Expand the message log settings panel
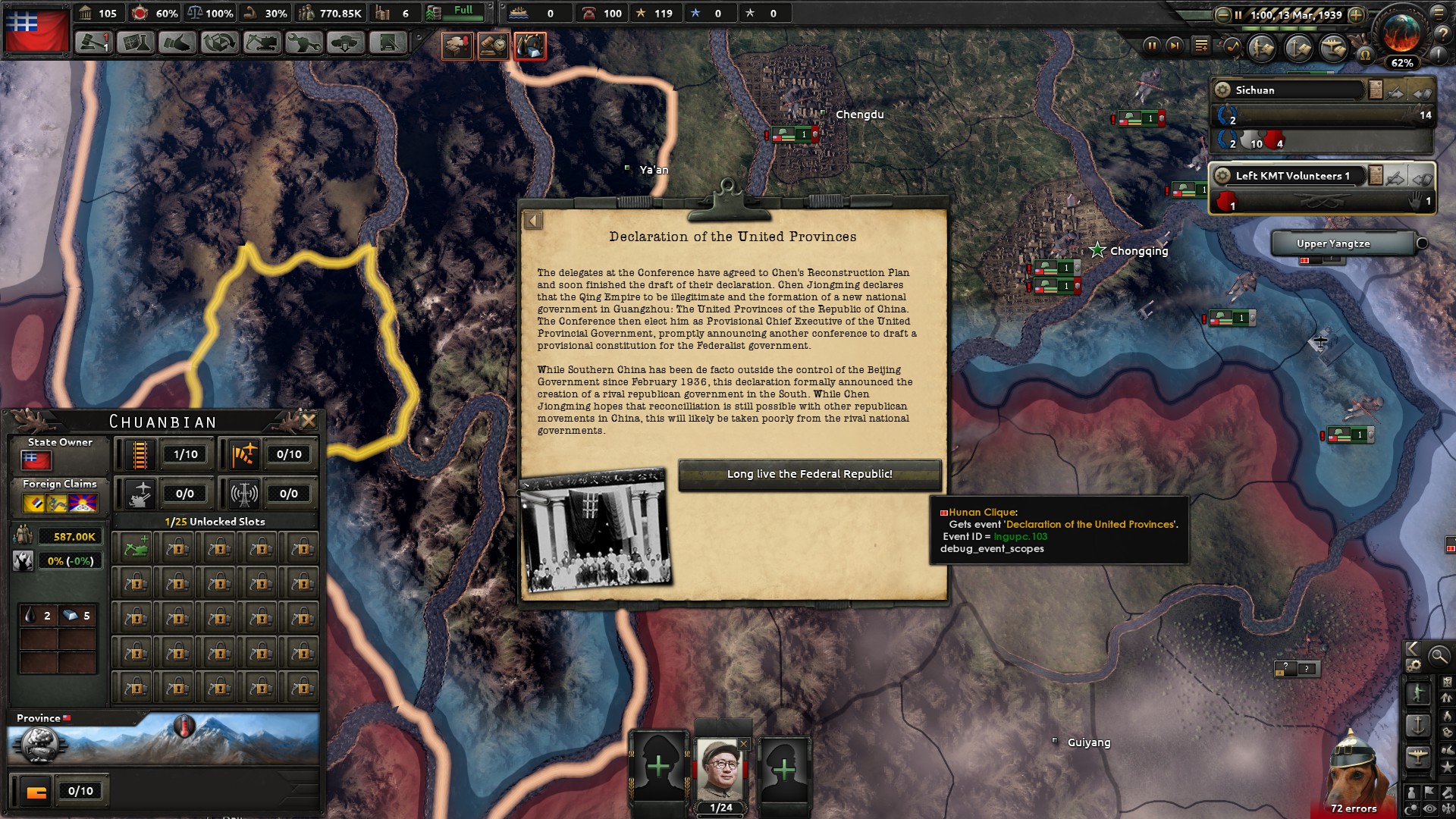Screen dimensions: 1456x819 click(x=1200, y=44)
